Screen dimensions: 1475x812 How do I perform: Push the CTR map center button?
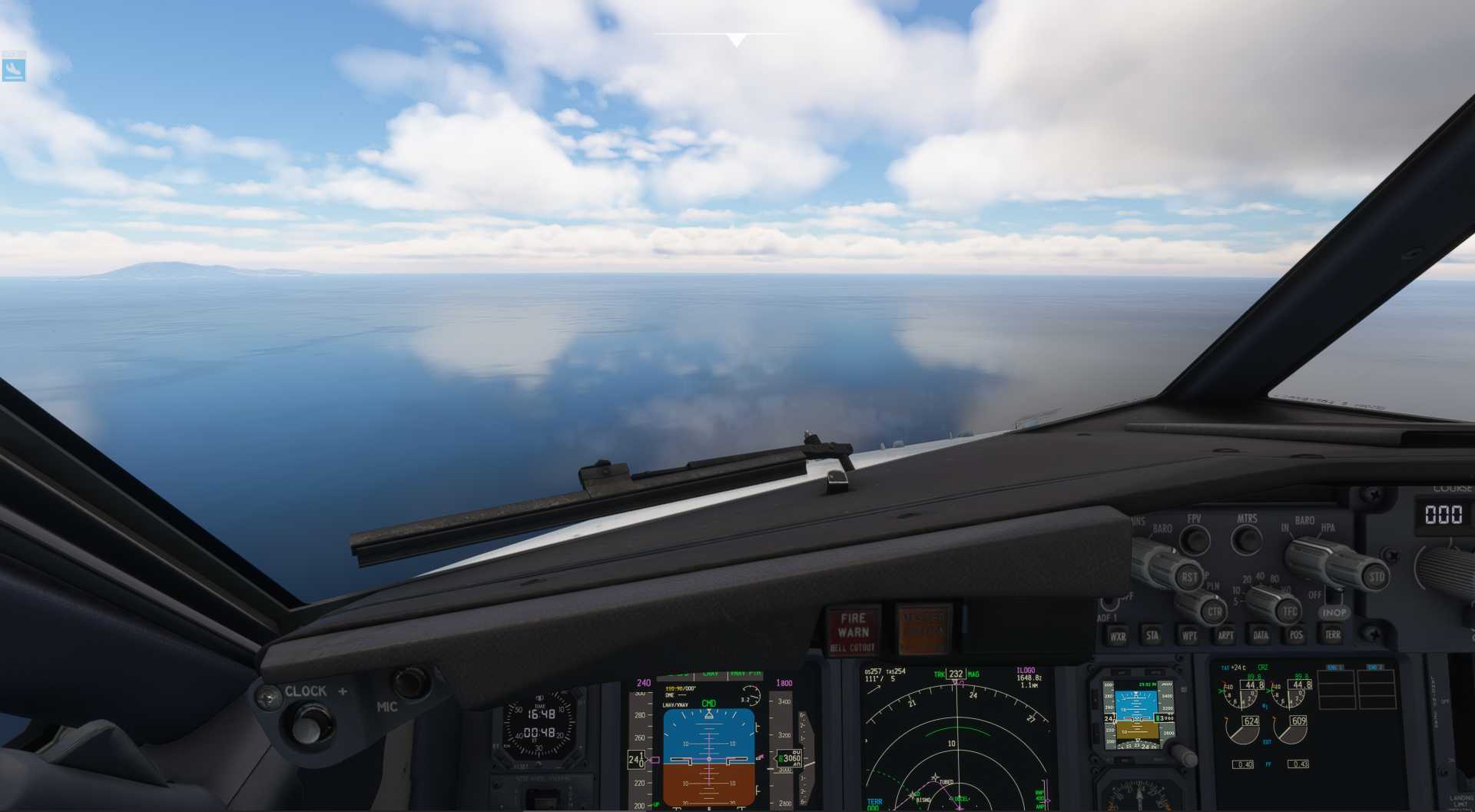coord(1214,612)
